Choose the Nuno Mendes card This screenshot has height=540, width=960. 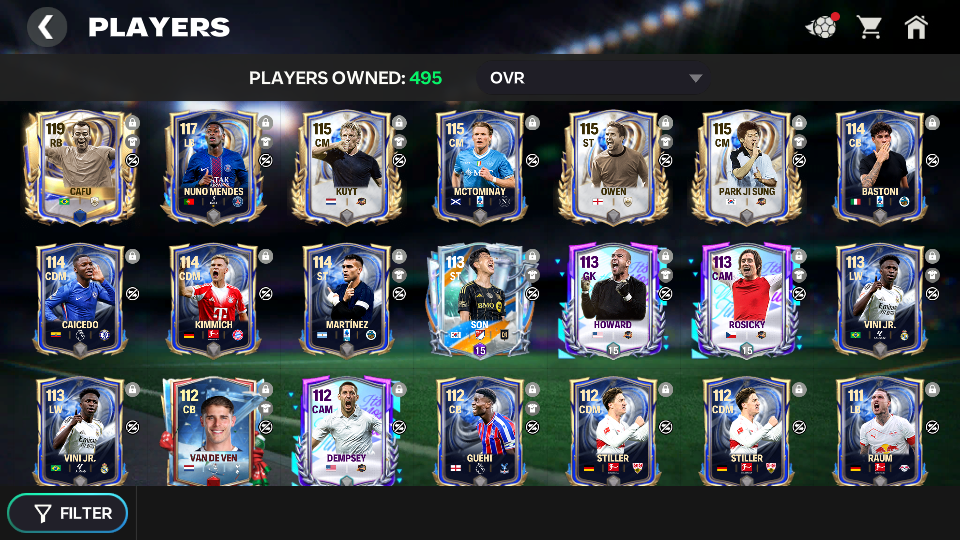pyautogui.click(x=213, y=163)
